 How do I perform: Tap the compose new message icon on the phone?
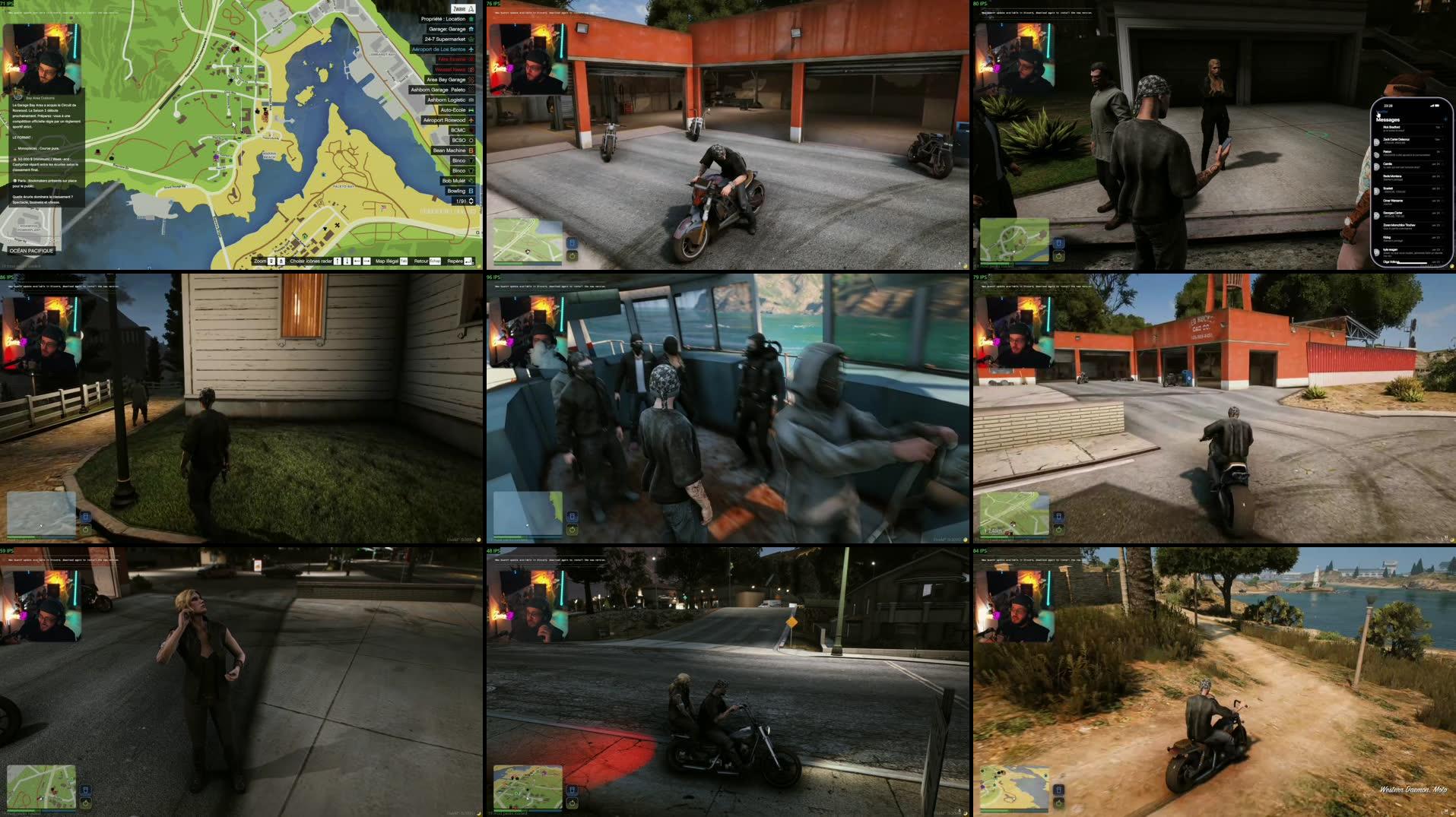1445,119
